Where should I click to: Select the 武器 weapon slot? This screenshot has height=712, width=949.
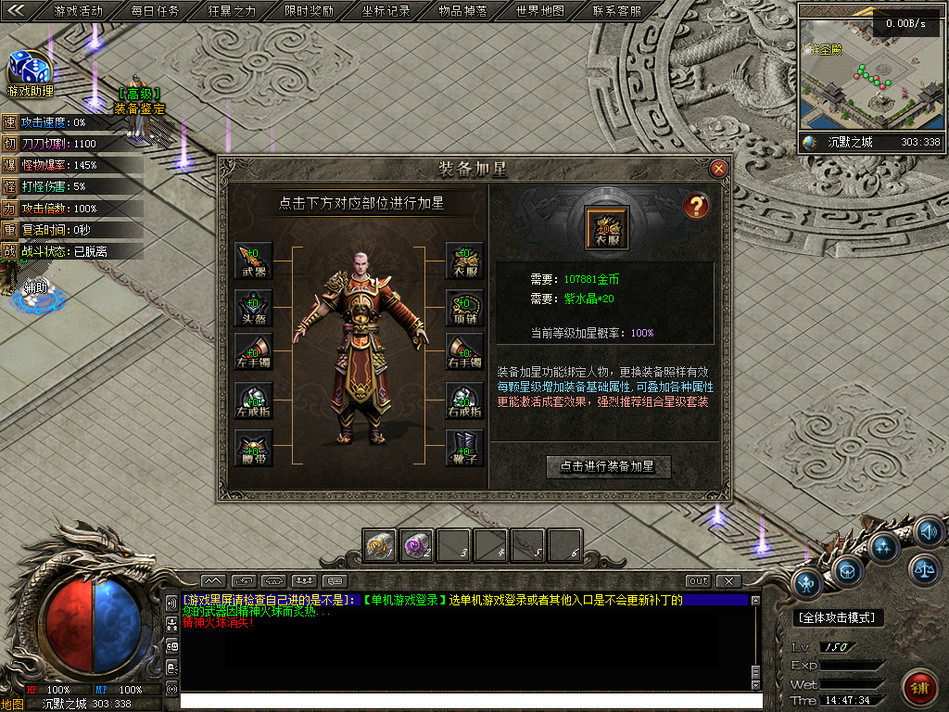[x=253, y=260]
